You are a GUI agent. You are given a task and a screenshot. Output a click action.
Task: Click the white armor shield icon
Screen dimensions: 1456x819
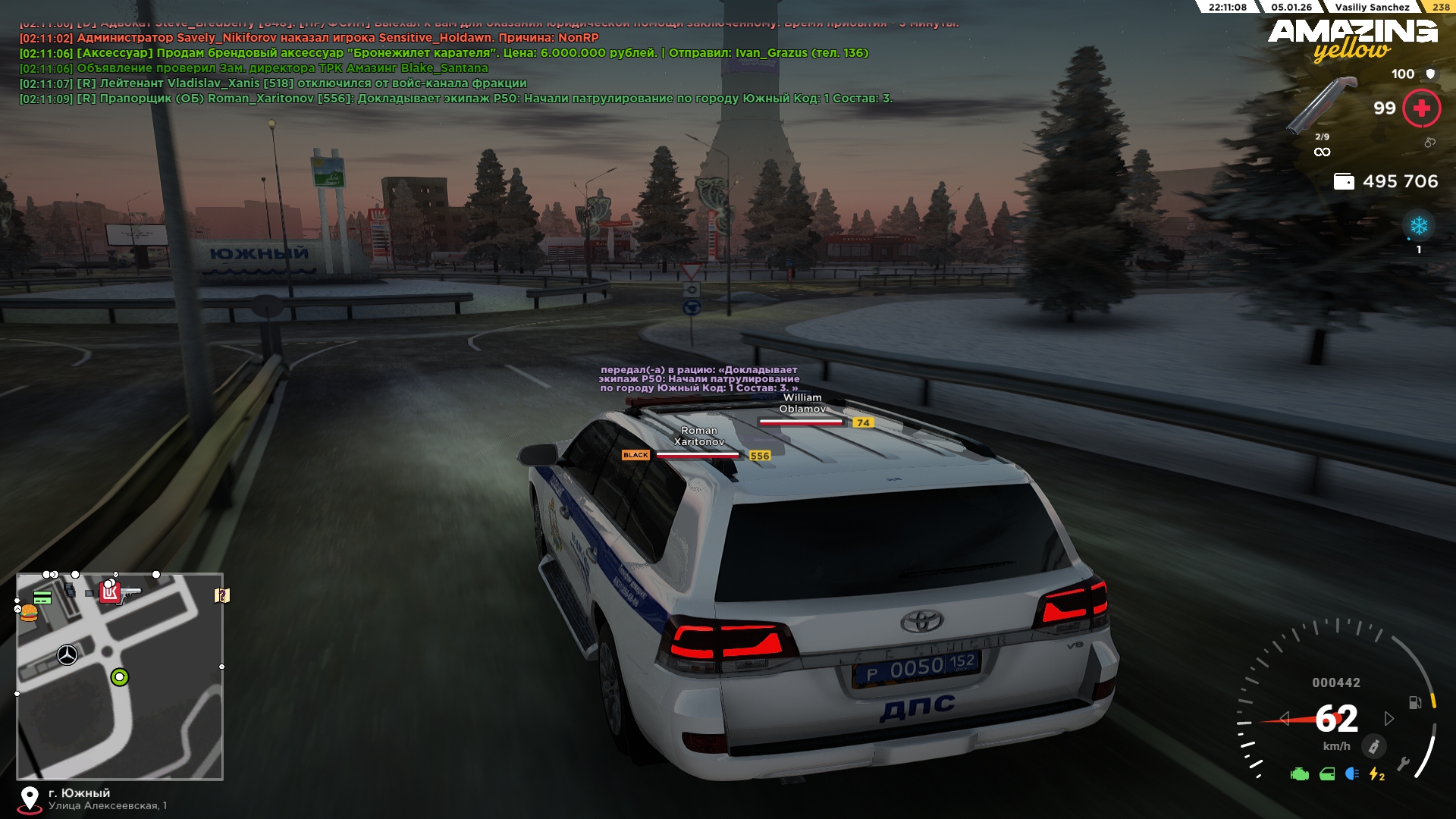1430,74
